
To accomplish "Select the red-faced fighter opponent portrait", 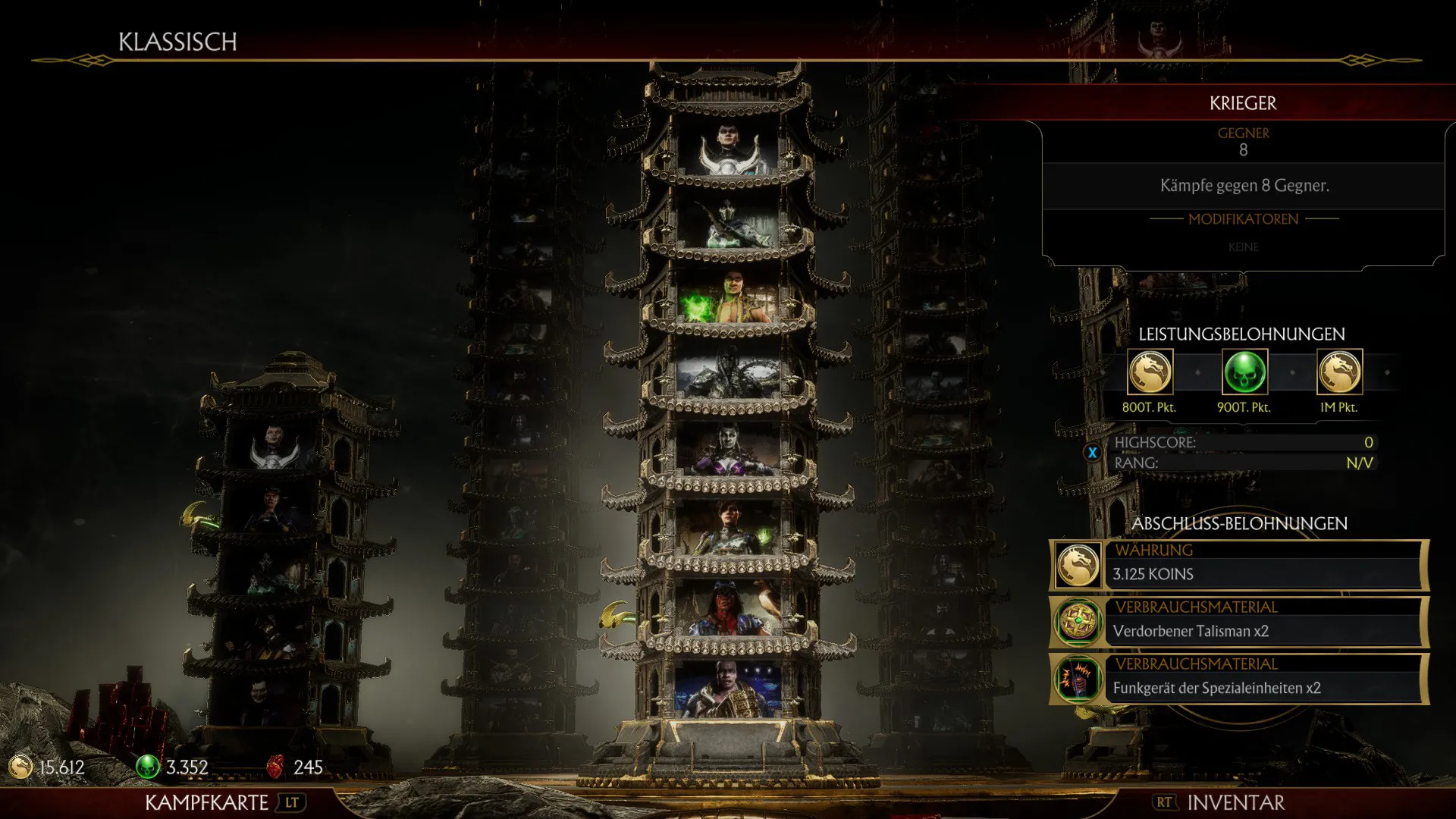I will [x=728, y=608].
